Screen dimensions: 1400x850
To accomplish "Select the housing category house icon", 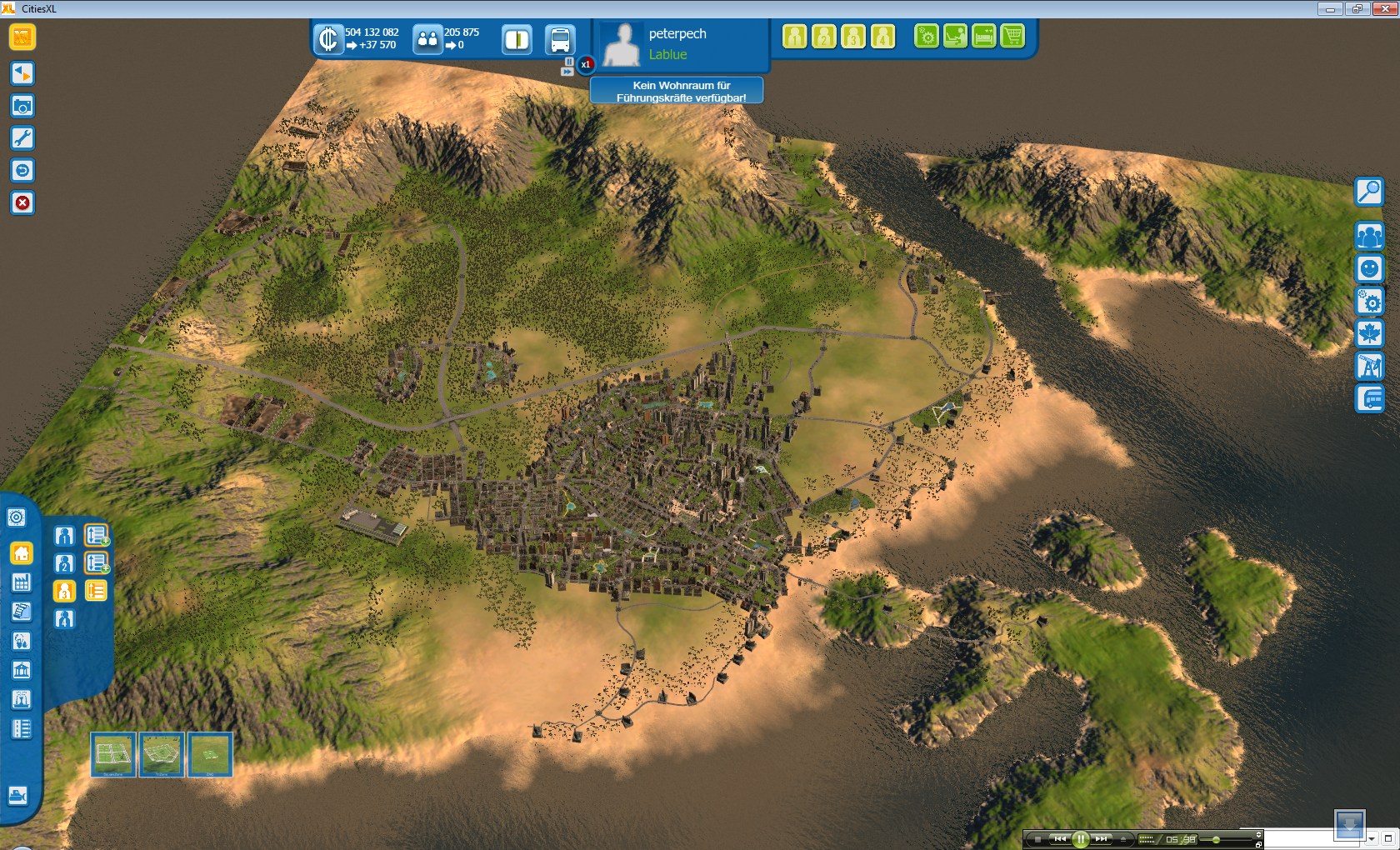I will (22, 553).
